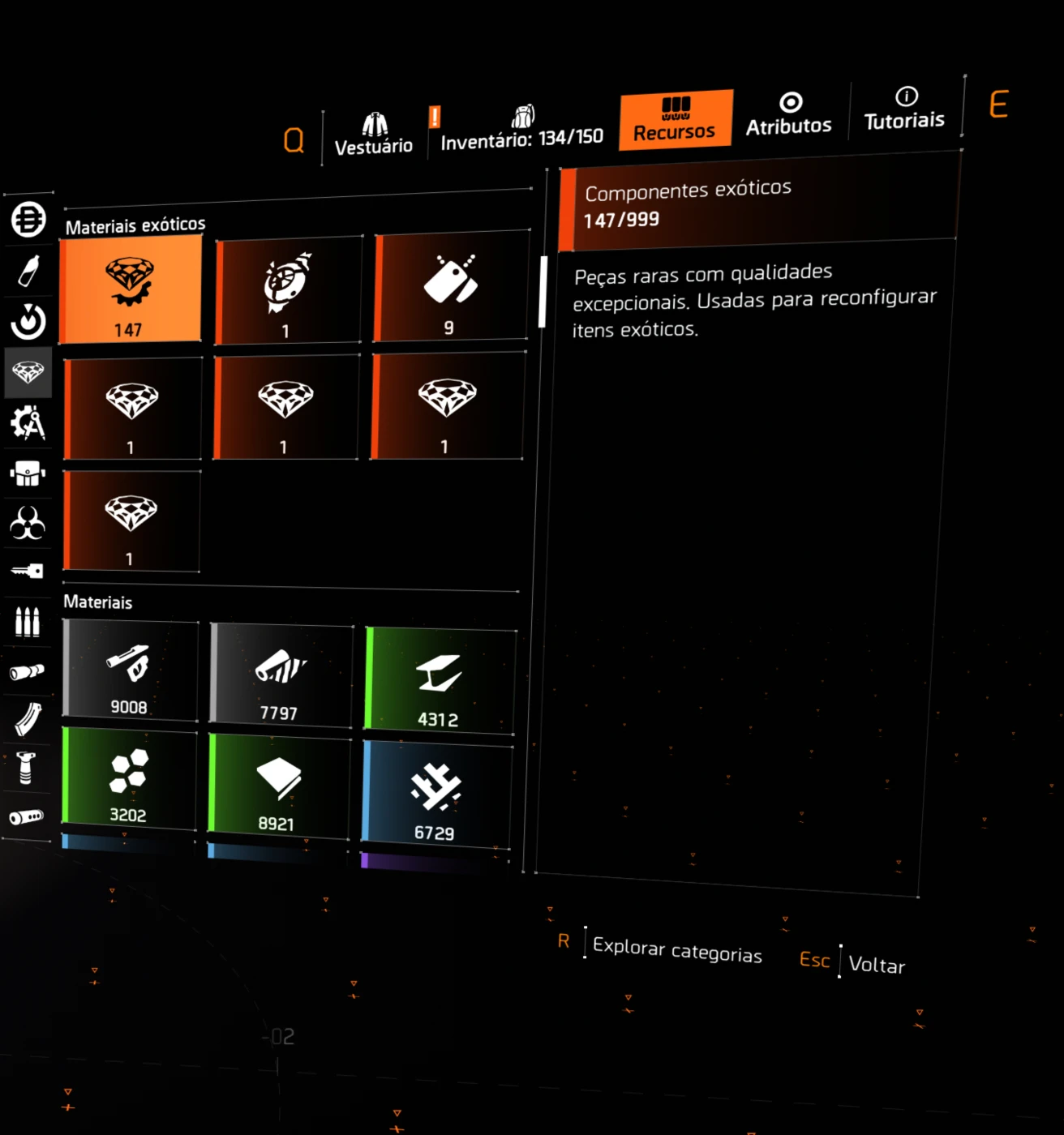
Task: Select the steel beam material with 4312
Action: point(440,681)
